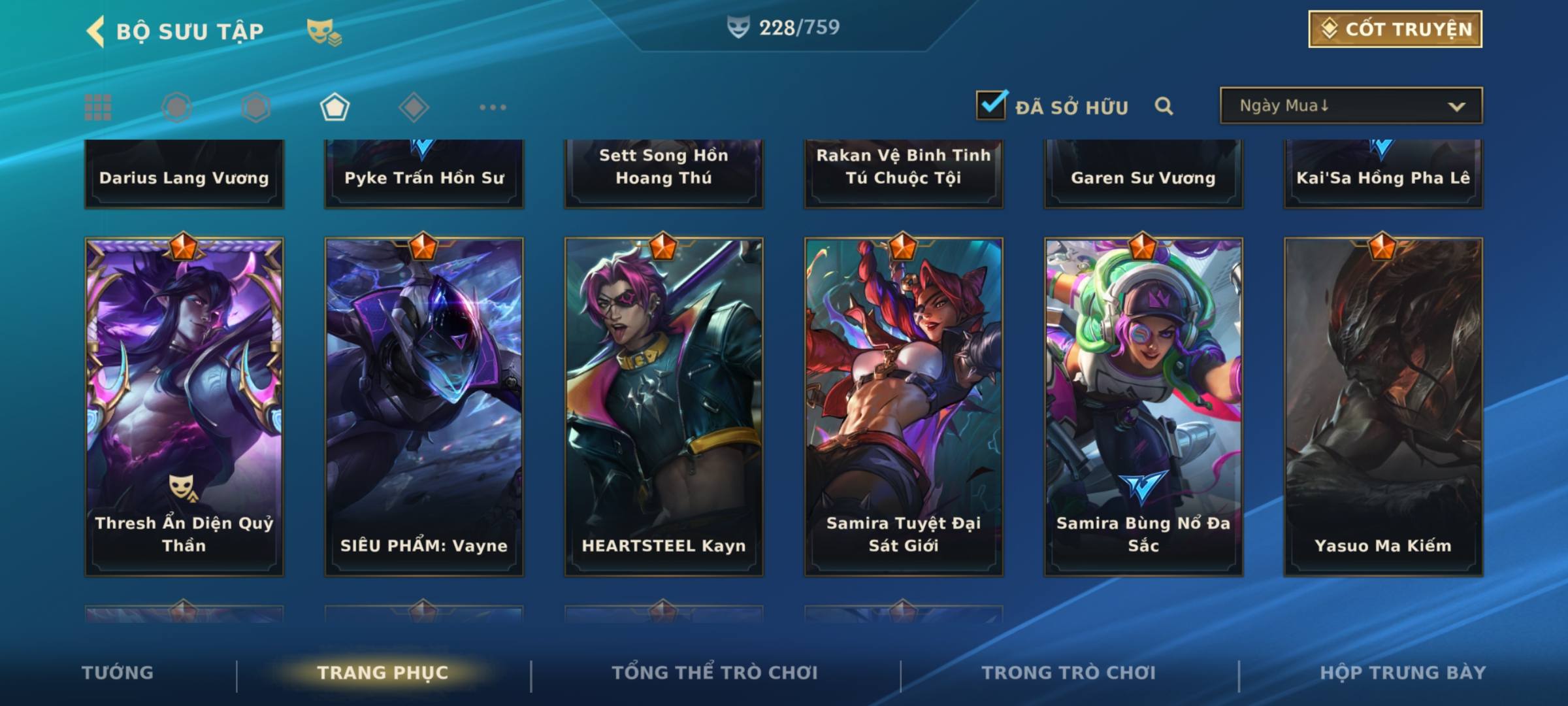Screen dimensions: 1568x706
Task: Go back from Bộ Sưu Tập
Action: click(96, 31)
